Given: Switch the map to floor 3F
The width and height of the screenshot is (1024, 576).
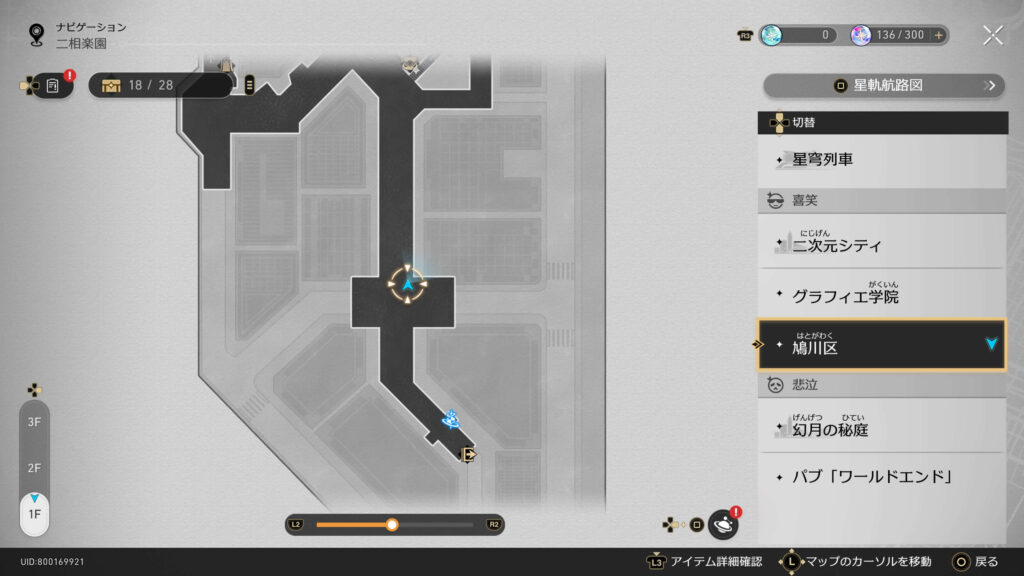Looking at the screenshot, I should (x=34, y=423).
